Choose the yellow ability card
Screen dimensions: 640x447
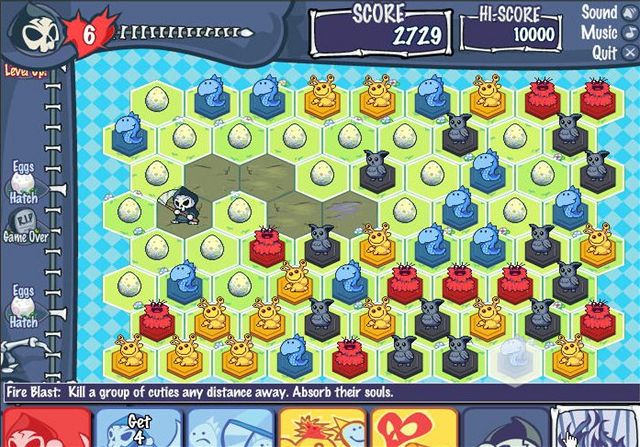[322, 428]
